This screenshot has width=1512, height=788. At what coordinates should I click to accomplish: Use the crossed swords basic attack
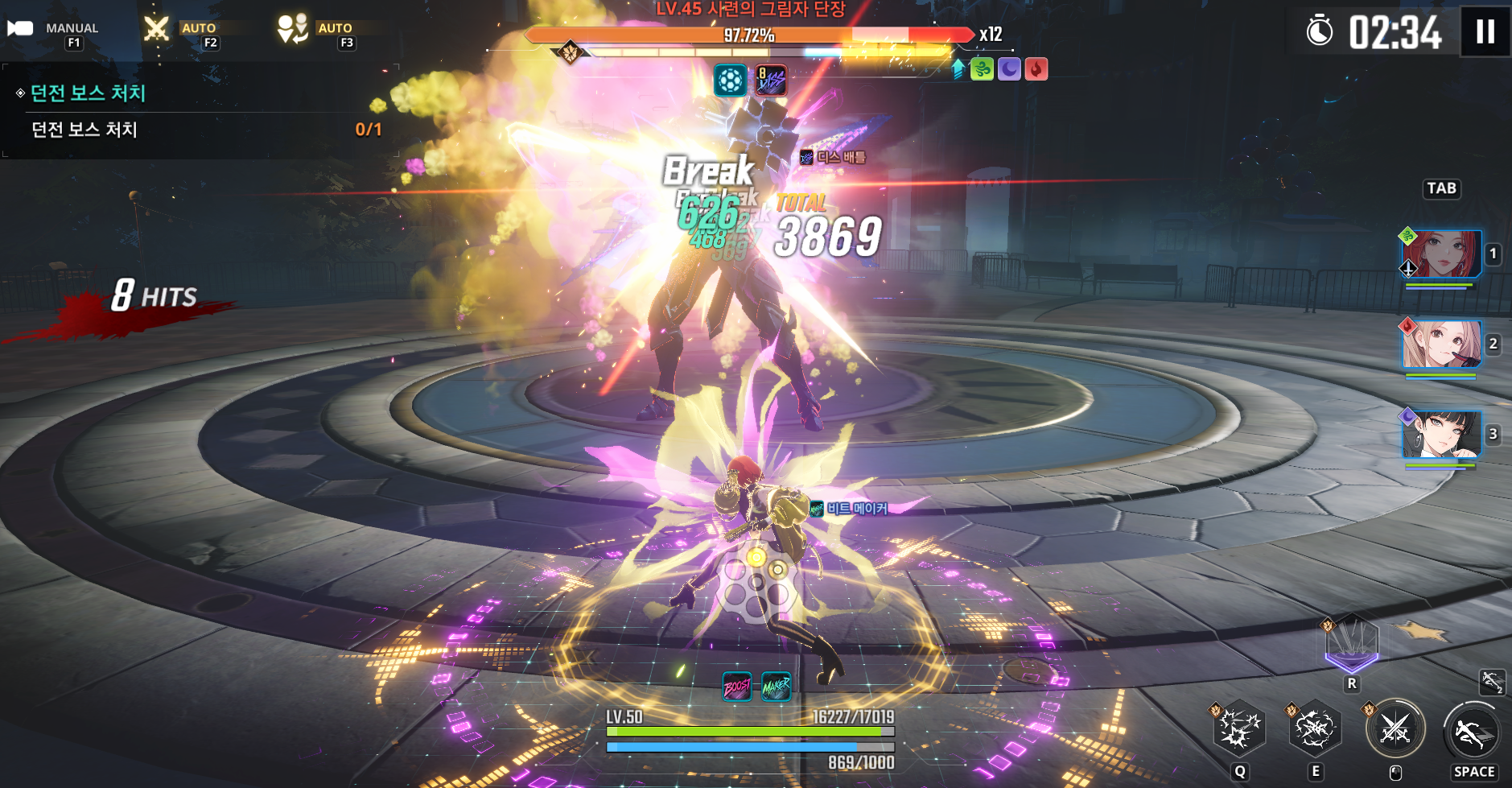[1395, 729]
